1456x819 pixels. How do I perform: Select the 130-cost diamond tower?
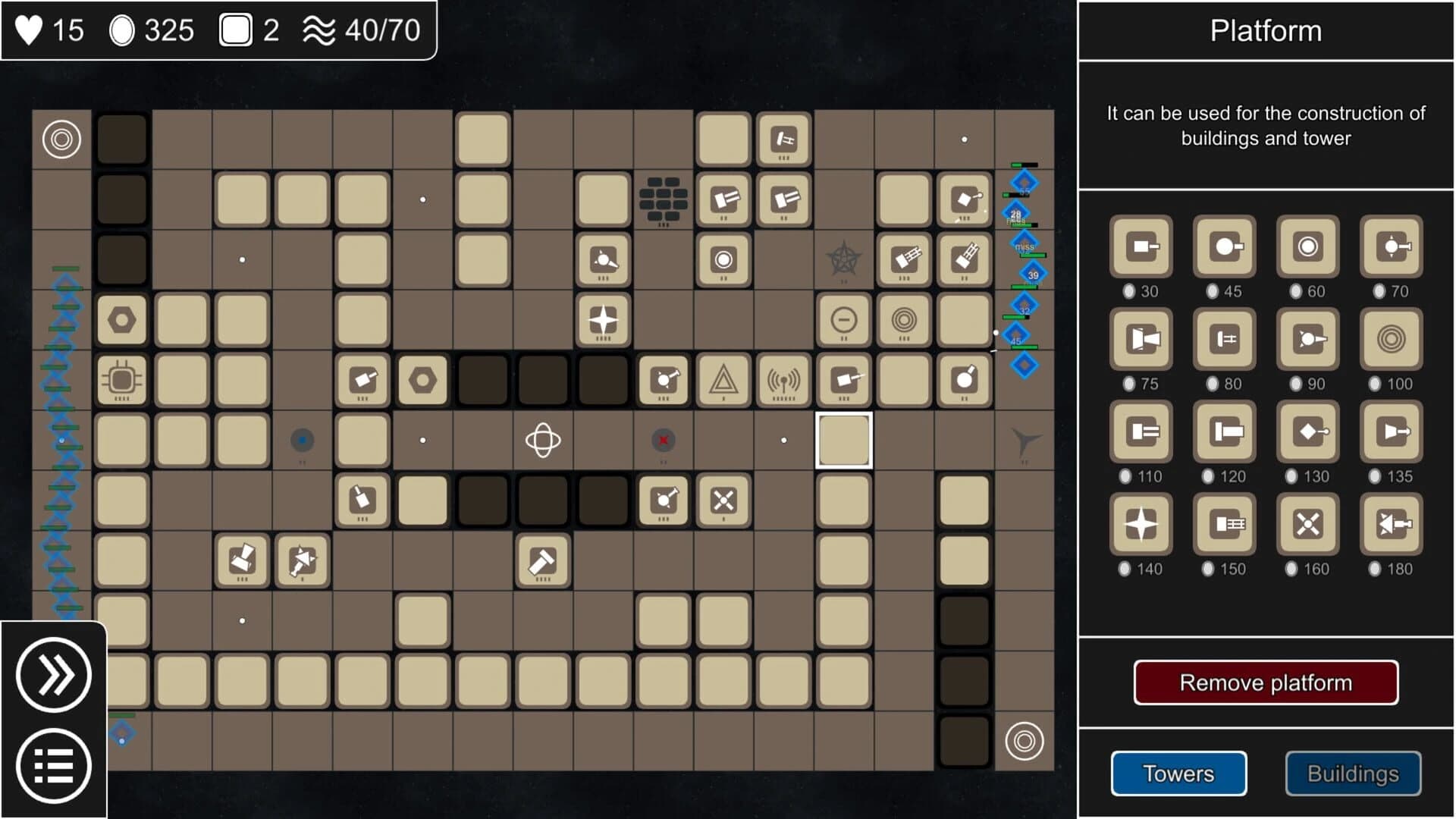1307,432
